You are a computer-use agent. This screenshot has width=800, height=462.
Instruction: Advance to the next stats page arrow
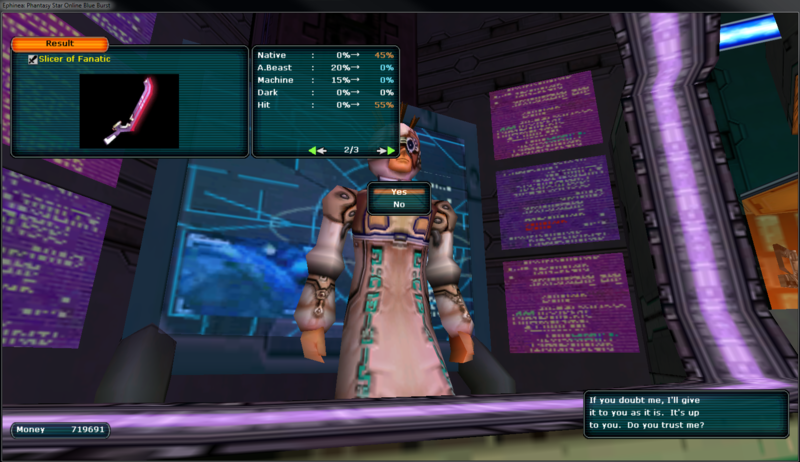pos(385,150)
